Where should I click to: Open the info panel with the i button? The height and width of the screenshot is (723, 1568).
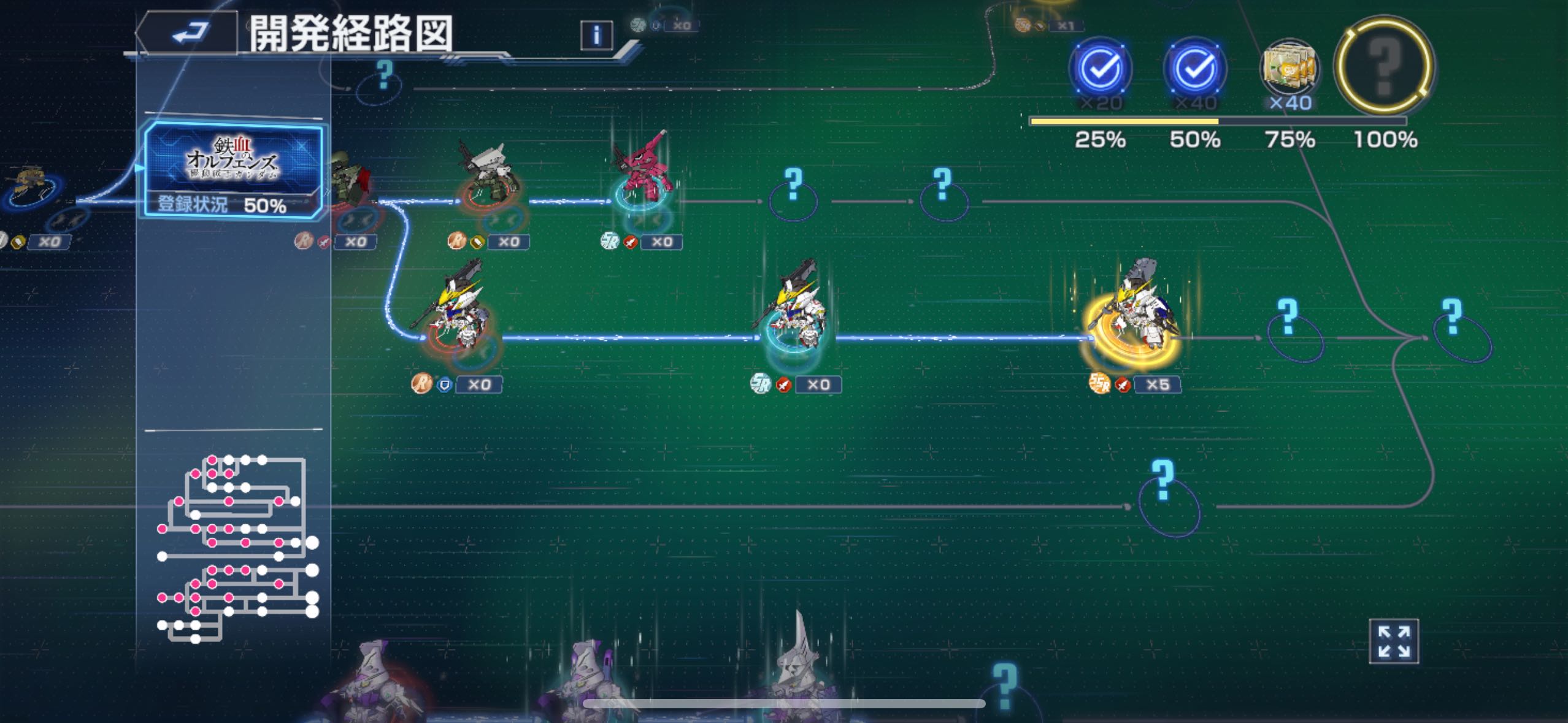[x=596, y=35]
